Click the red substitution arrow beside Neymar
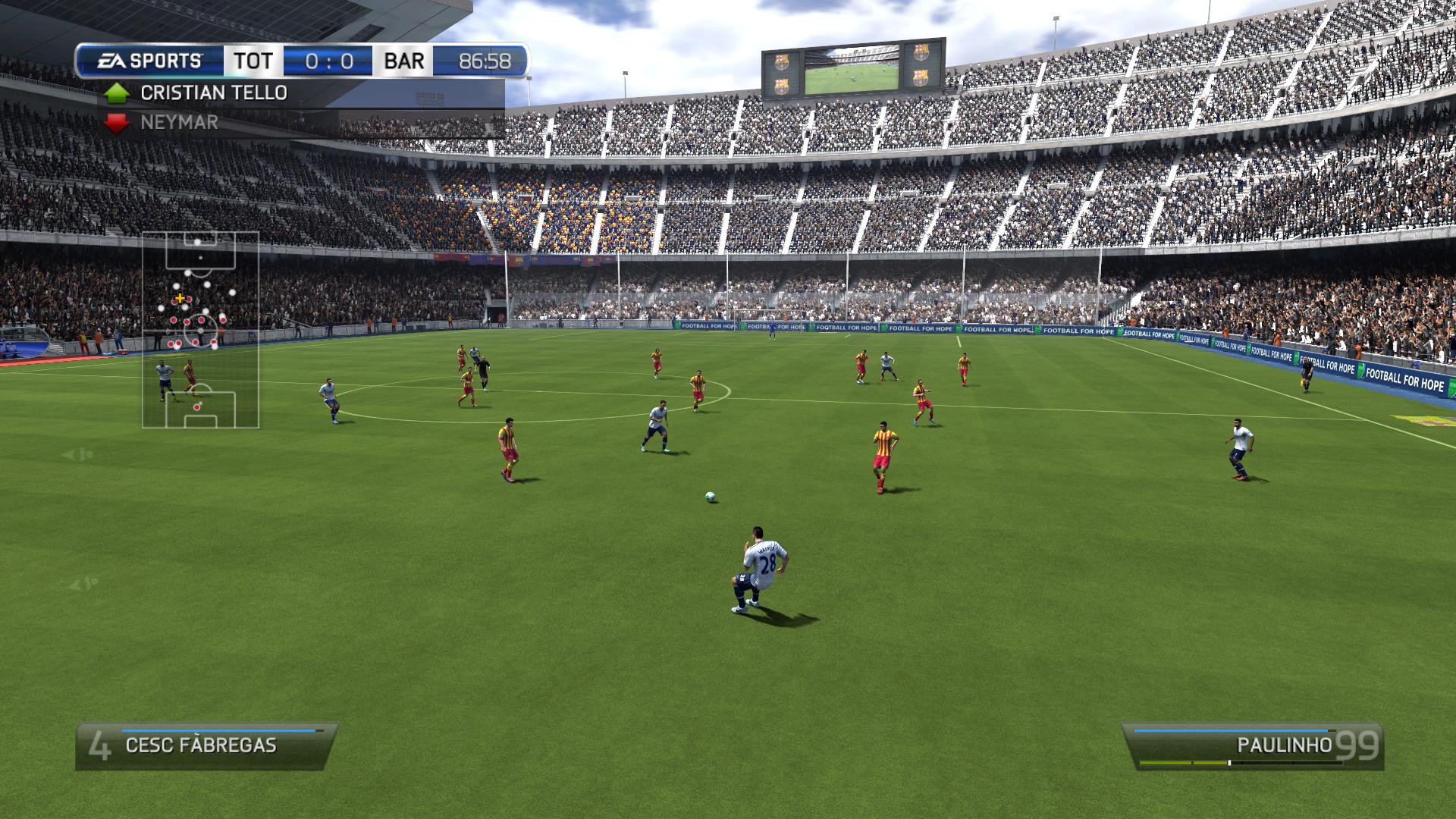This screenshot has height=819, width=1456. pyautogui.click(x=118, y=123)
